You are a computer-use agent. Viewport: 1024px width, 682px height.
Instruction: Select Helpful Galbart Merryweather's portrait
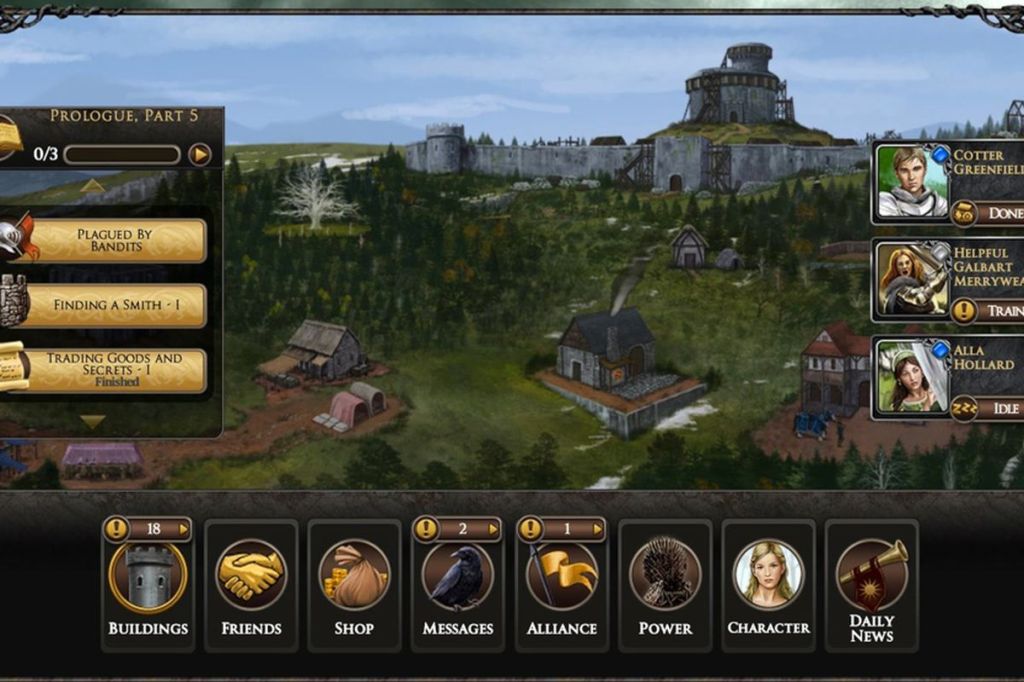(912, 280)
